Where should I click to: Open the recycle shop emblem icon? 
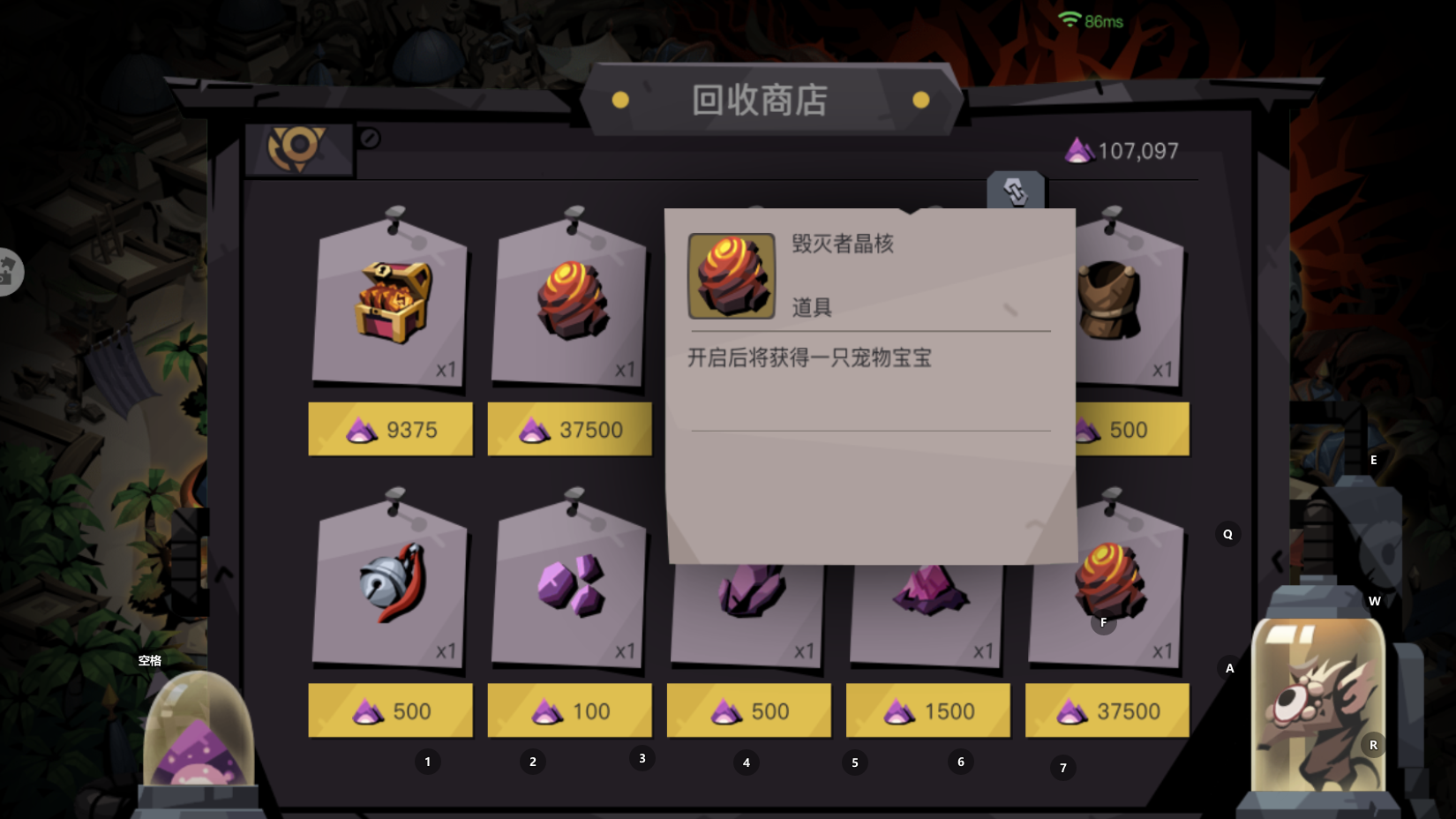300,147
